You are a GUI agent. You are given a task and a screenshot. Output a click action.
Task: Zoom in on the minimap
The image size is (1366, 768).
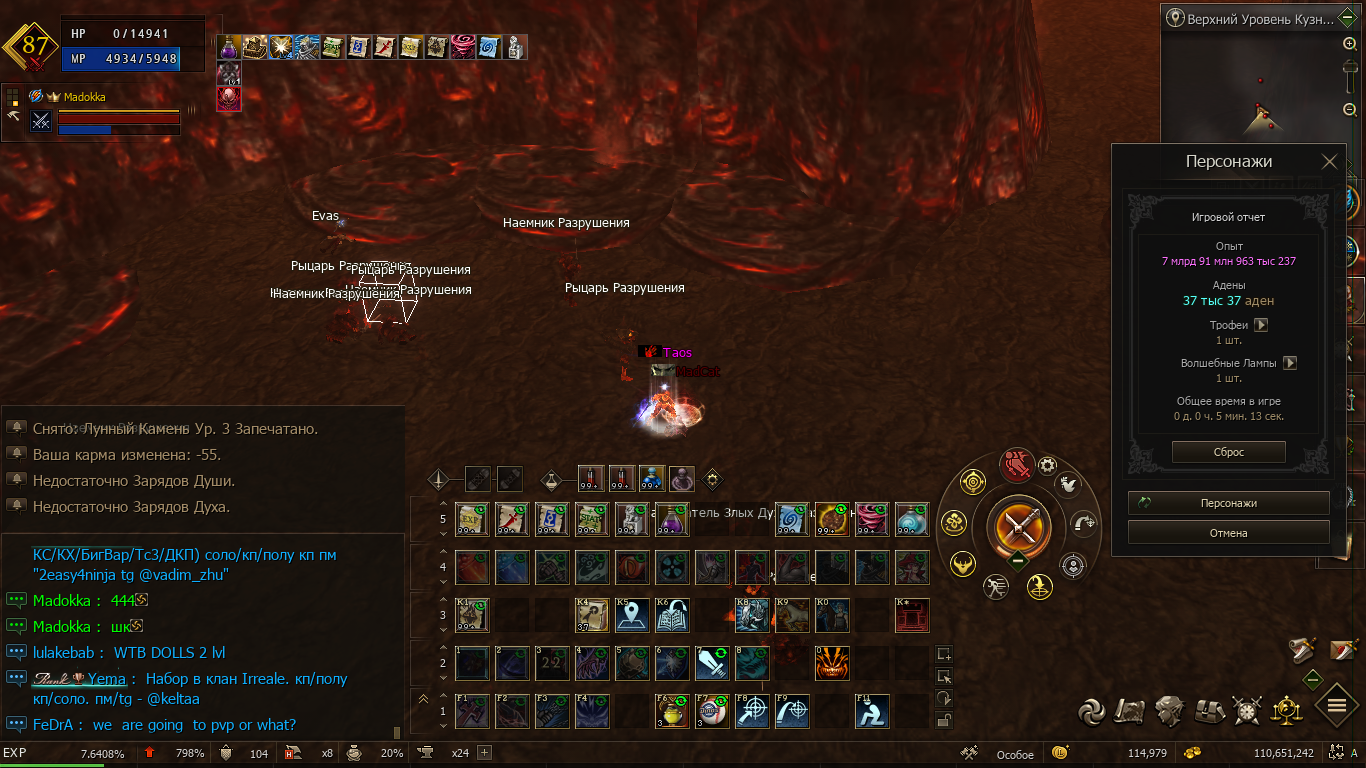[x=1349, y=44]
